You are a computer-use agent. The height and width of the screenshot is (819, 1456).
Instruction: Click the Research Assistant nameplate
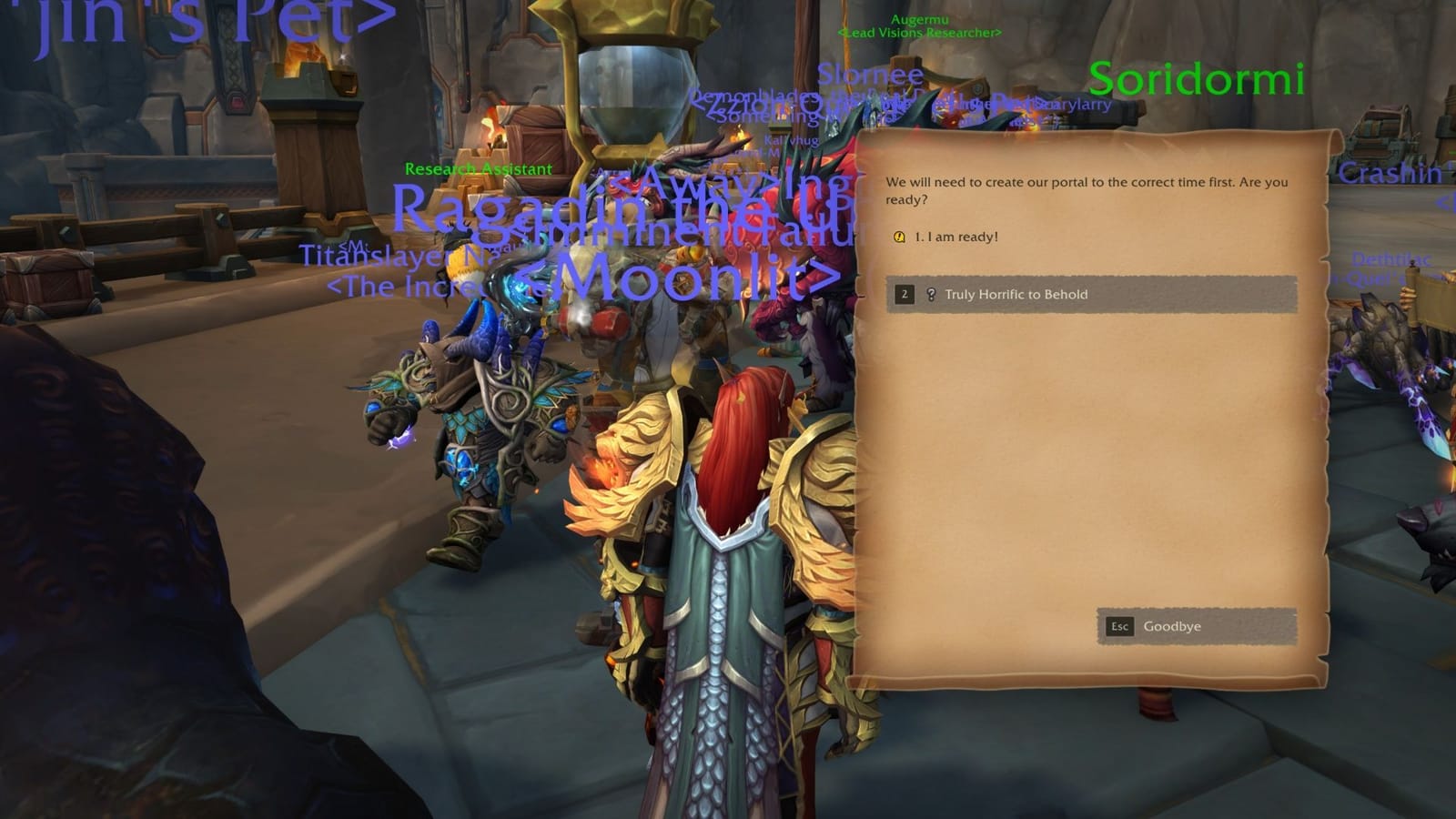[477, 169]
